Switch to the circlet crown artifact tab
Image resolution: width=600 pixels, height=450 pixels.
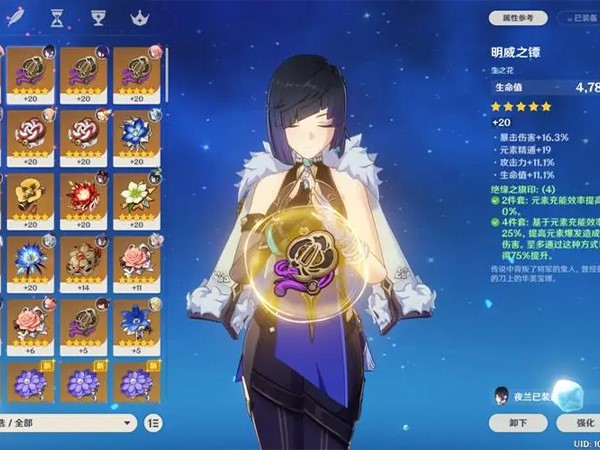[137, 17]
